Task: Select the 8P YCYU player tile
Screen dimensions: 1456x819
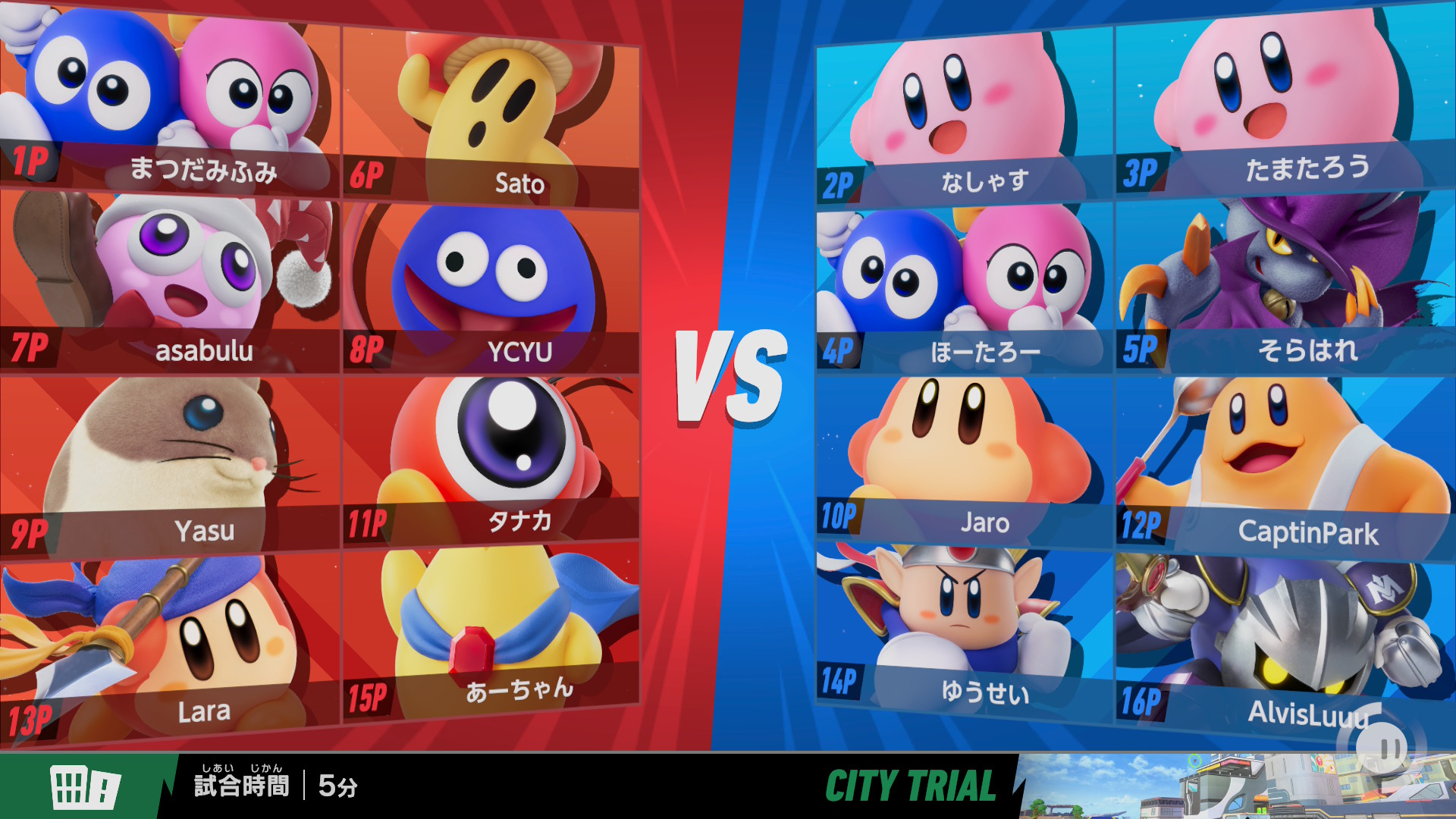Action: click(491, 288)
